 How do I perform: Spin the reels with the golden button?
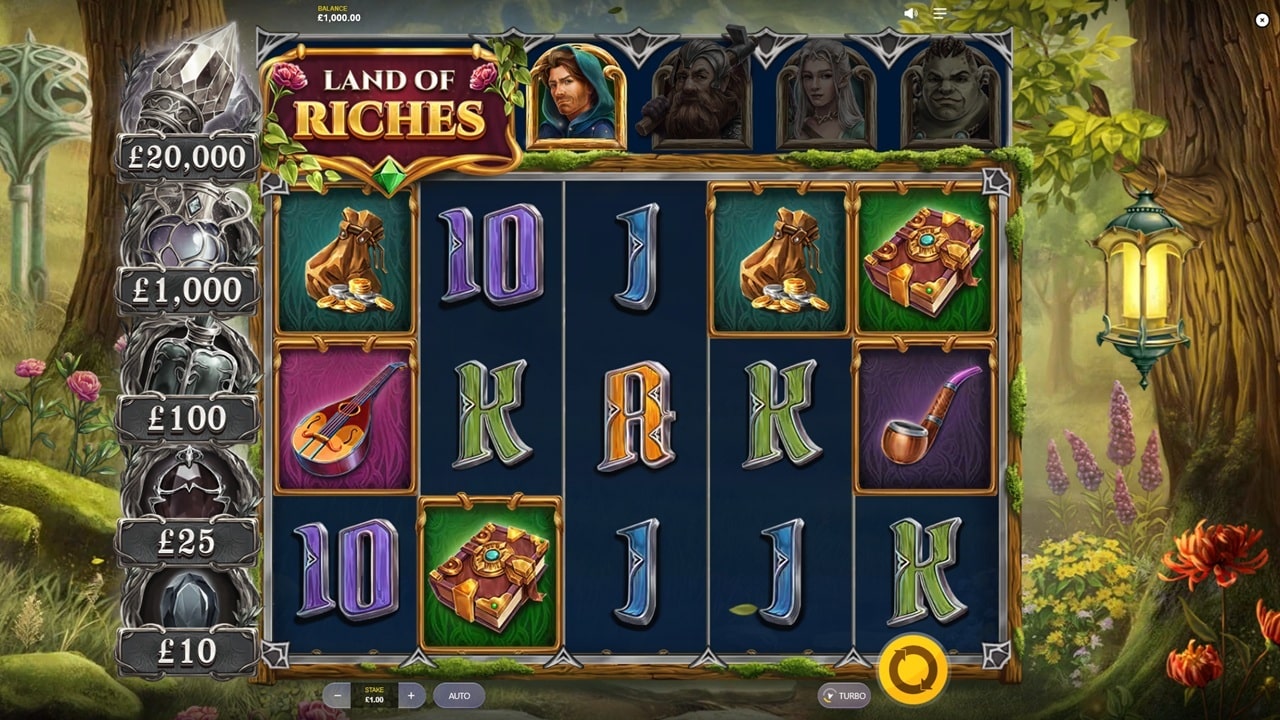(x=912, y=670)
